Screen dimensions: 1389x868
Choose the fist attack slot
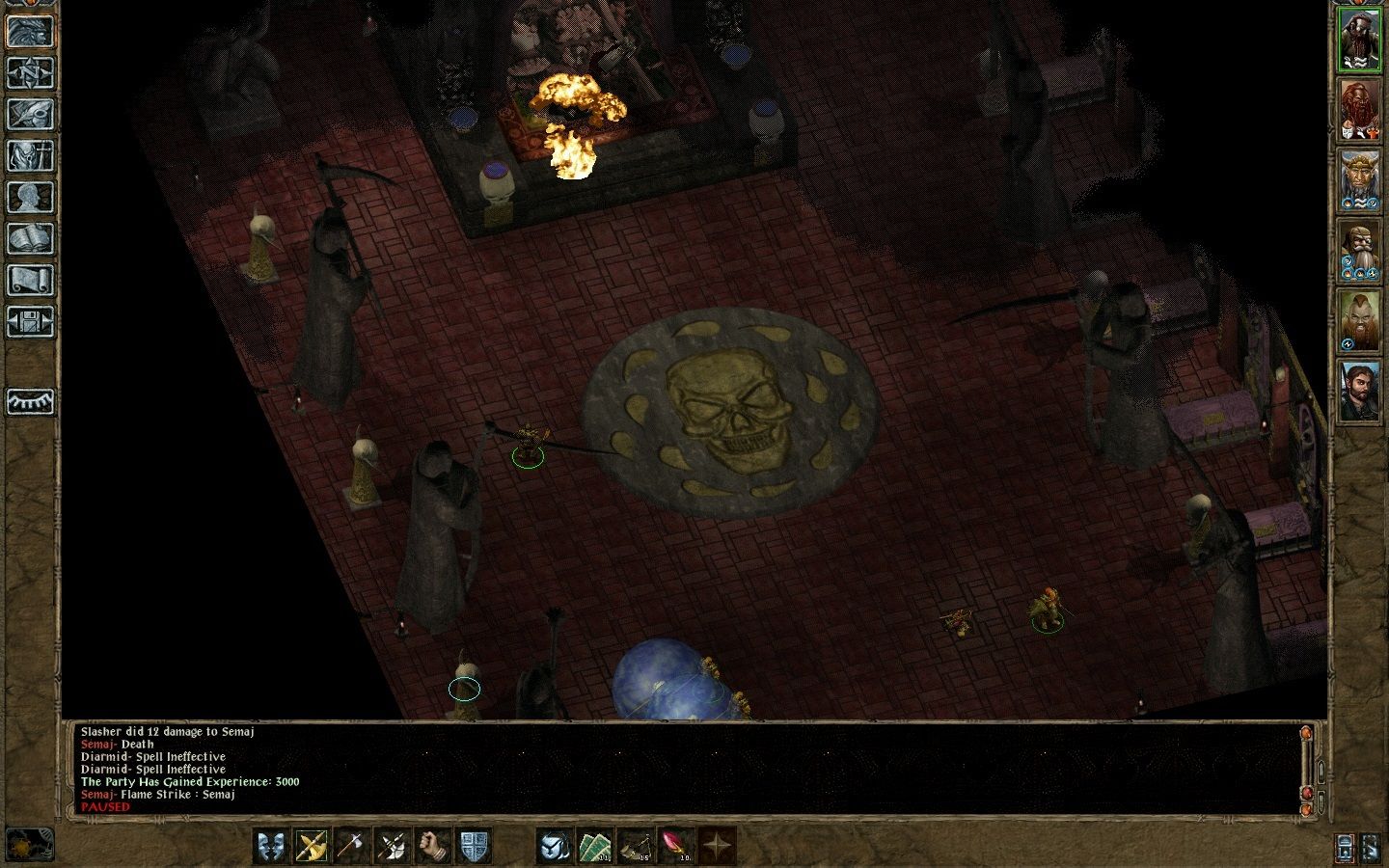[433, 846]
